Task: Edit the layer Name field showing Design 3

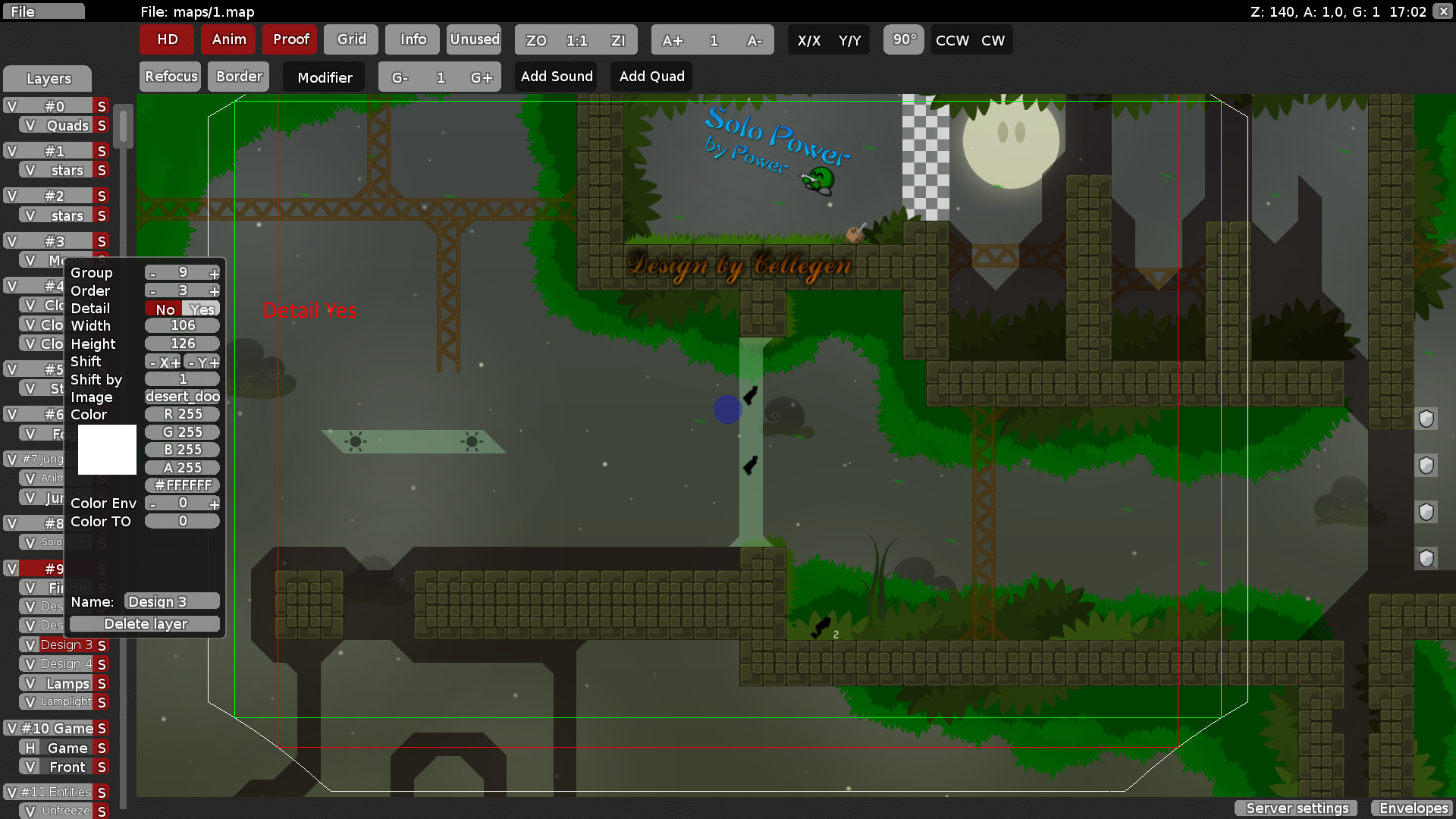Action: coord(171,601)
